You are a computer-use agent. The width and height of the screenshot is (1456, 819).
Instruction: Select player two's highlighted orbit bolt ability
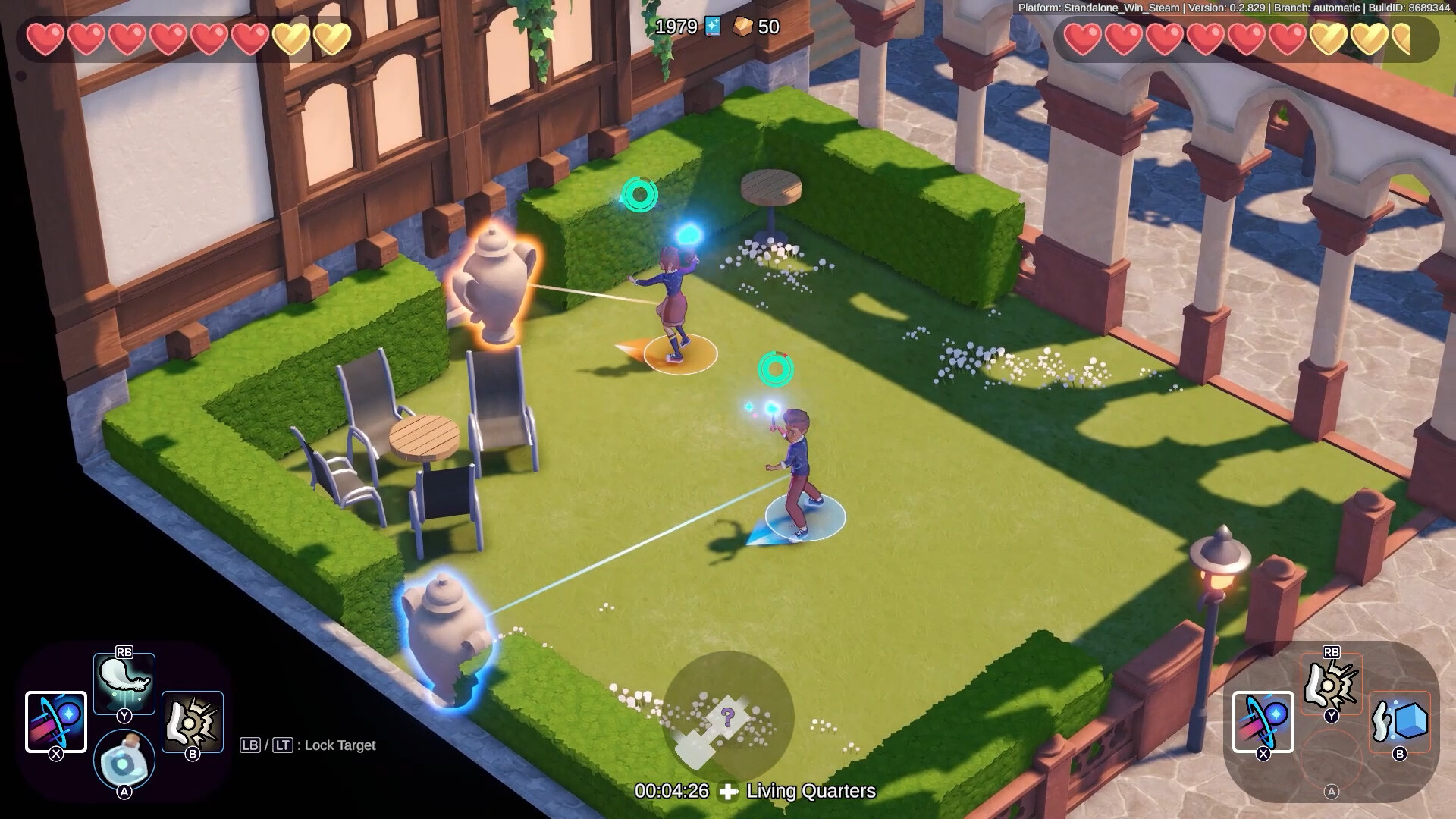point(1261,719)
